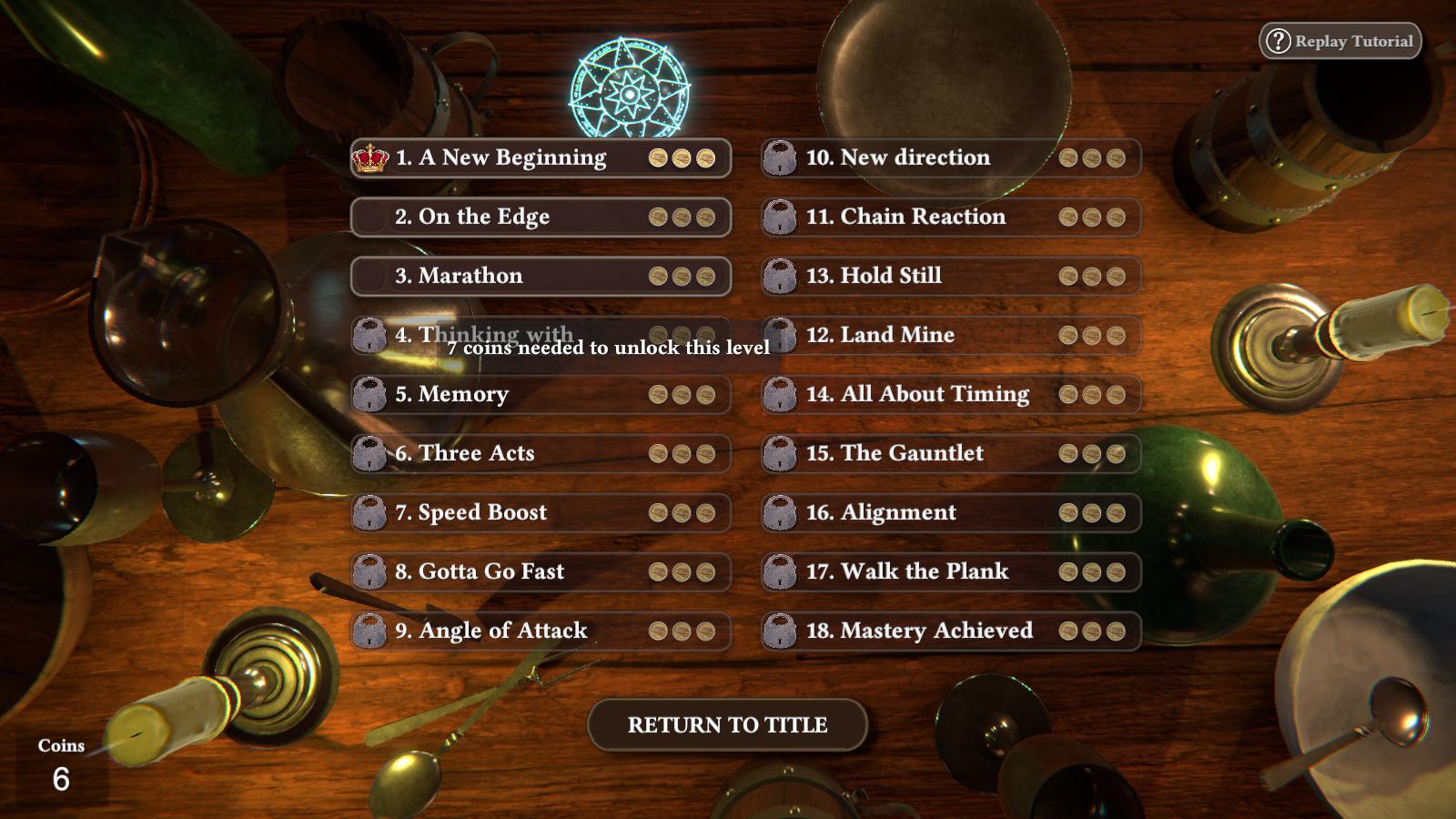
Task: Pick locked level 8 Gotta Go Fast
Action: coord(541,572)
